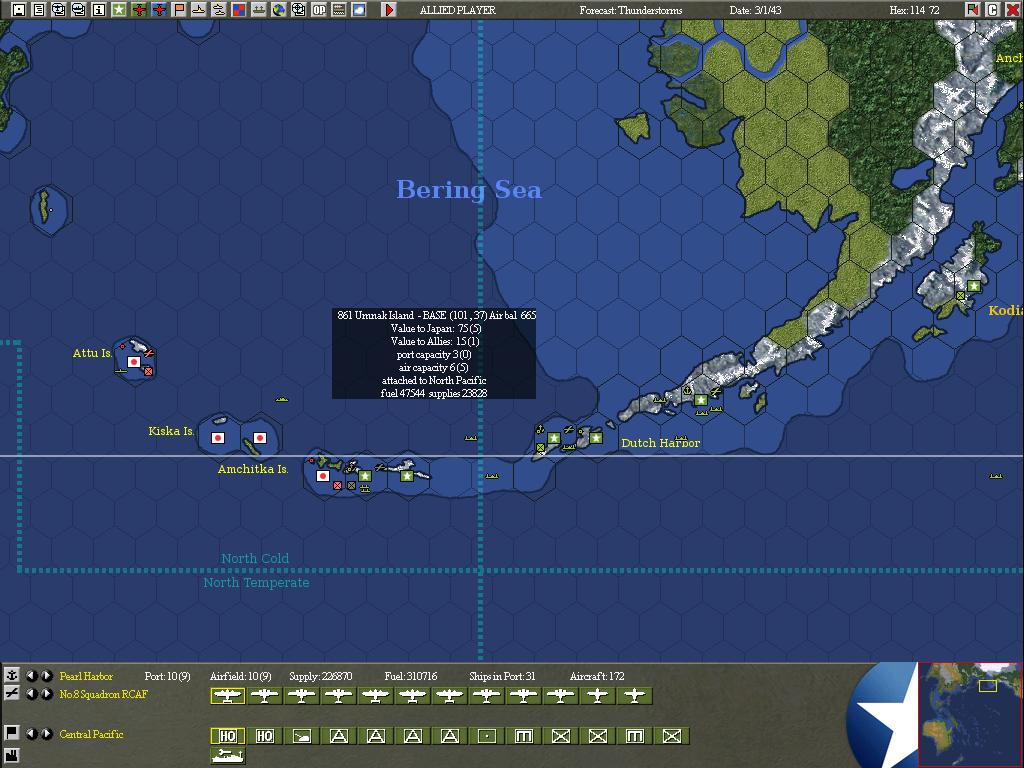
Task: Select the Umnak Island base info box
Action: (434, 354)
